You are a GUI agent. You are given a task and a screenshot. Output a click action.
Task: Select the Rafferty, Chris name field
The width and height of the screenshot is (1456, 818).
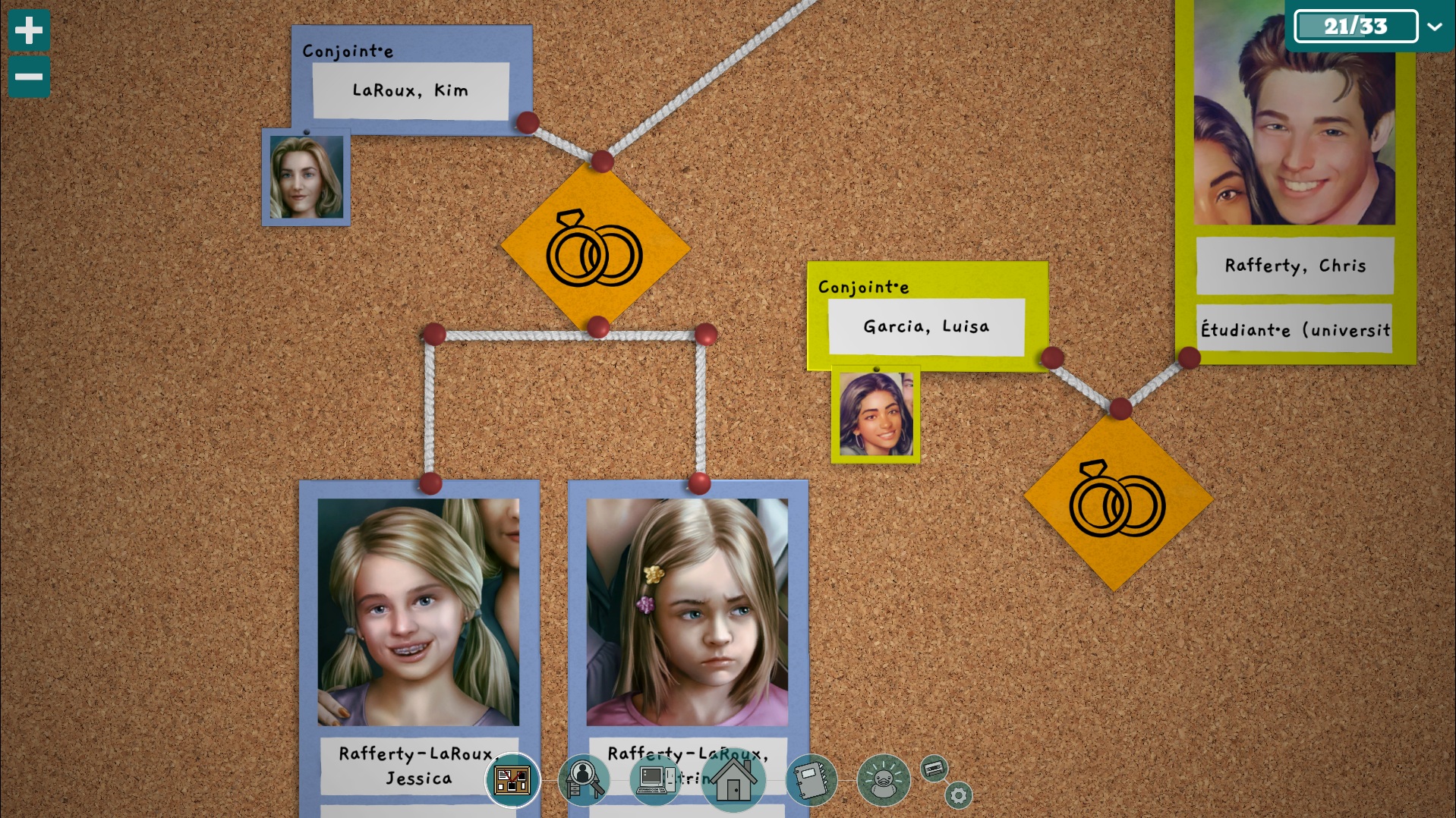coord(1294,266)
